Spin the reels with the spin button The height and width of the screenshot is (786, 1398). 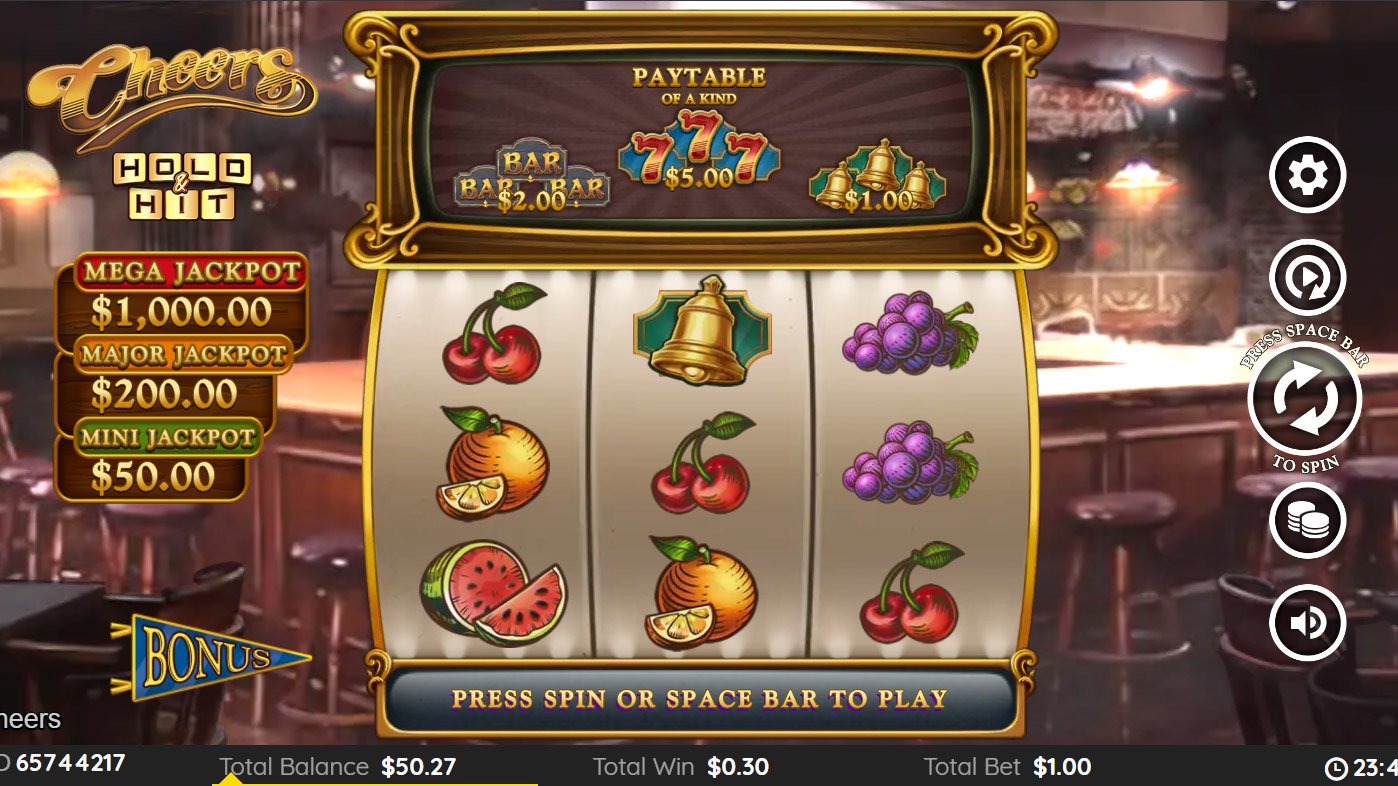tap(1305, 398)
